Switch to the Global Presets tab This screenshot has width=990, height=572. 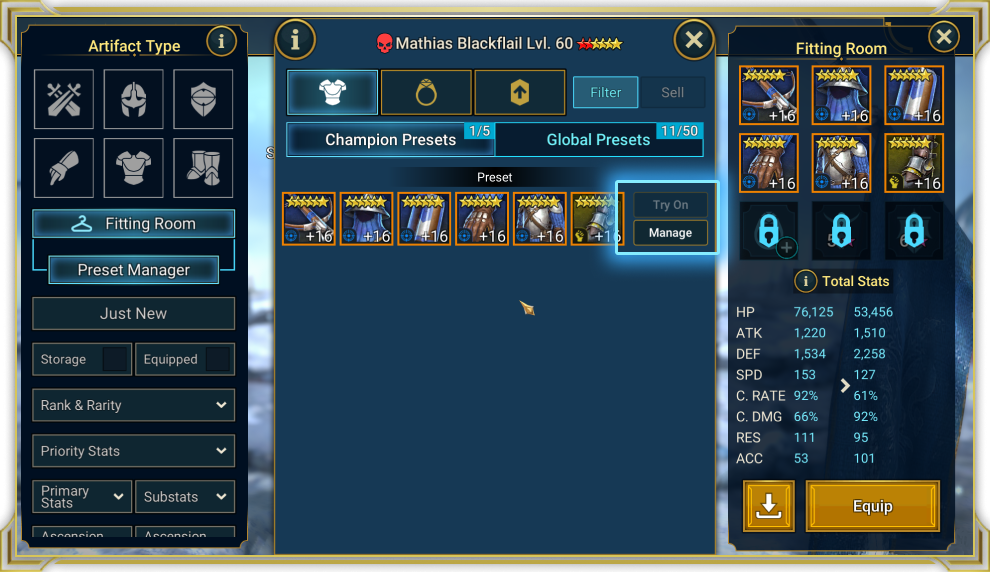(x=598, y=140)
